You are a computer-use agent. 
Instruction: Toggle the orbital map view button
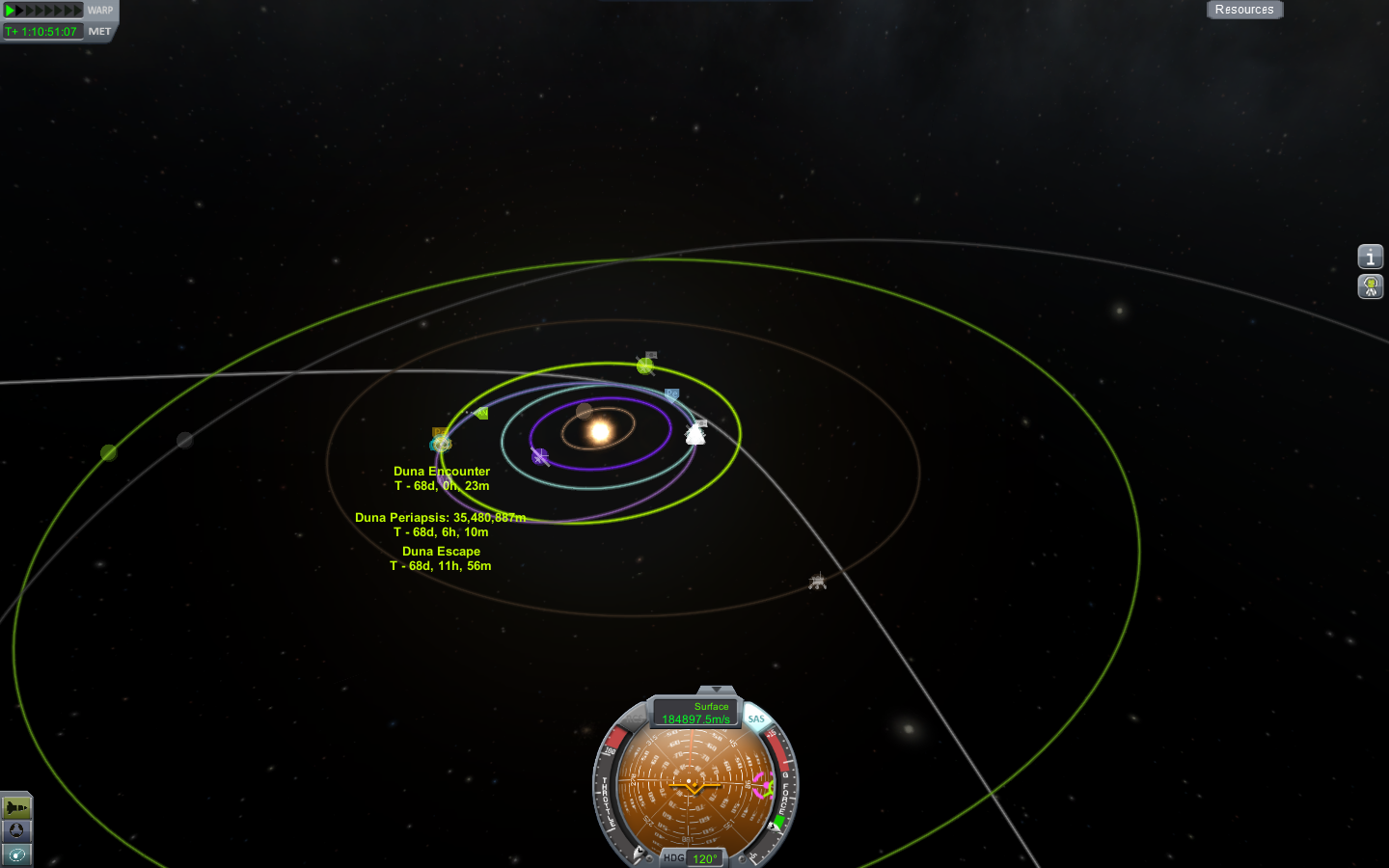point(16,854)
